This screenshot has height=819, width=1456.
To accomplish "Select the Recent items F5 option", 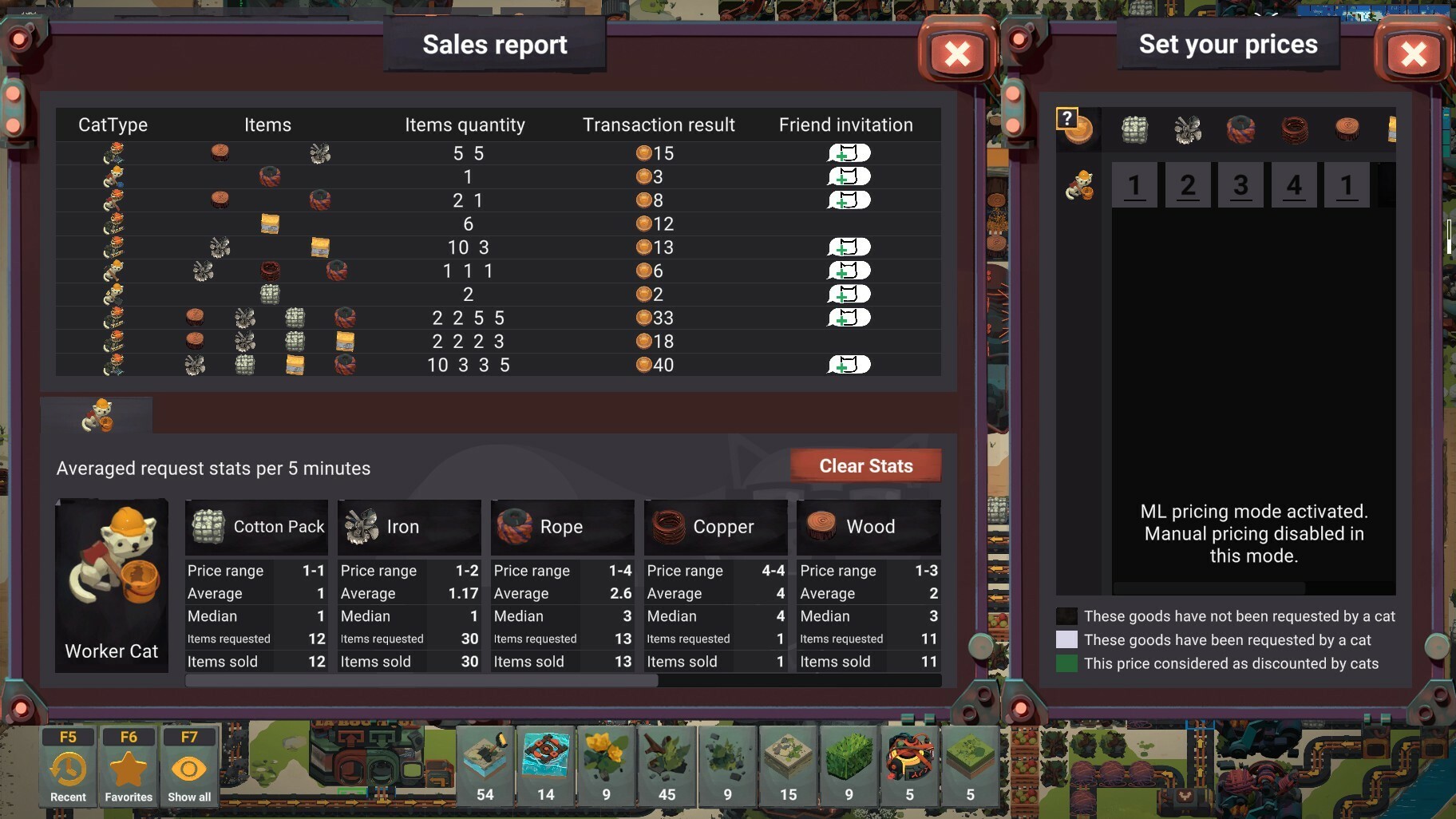I will click(68, 766).
